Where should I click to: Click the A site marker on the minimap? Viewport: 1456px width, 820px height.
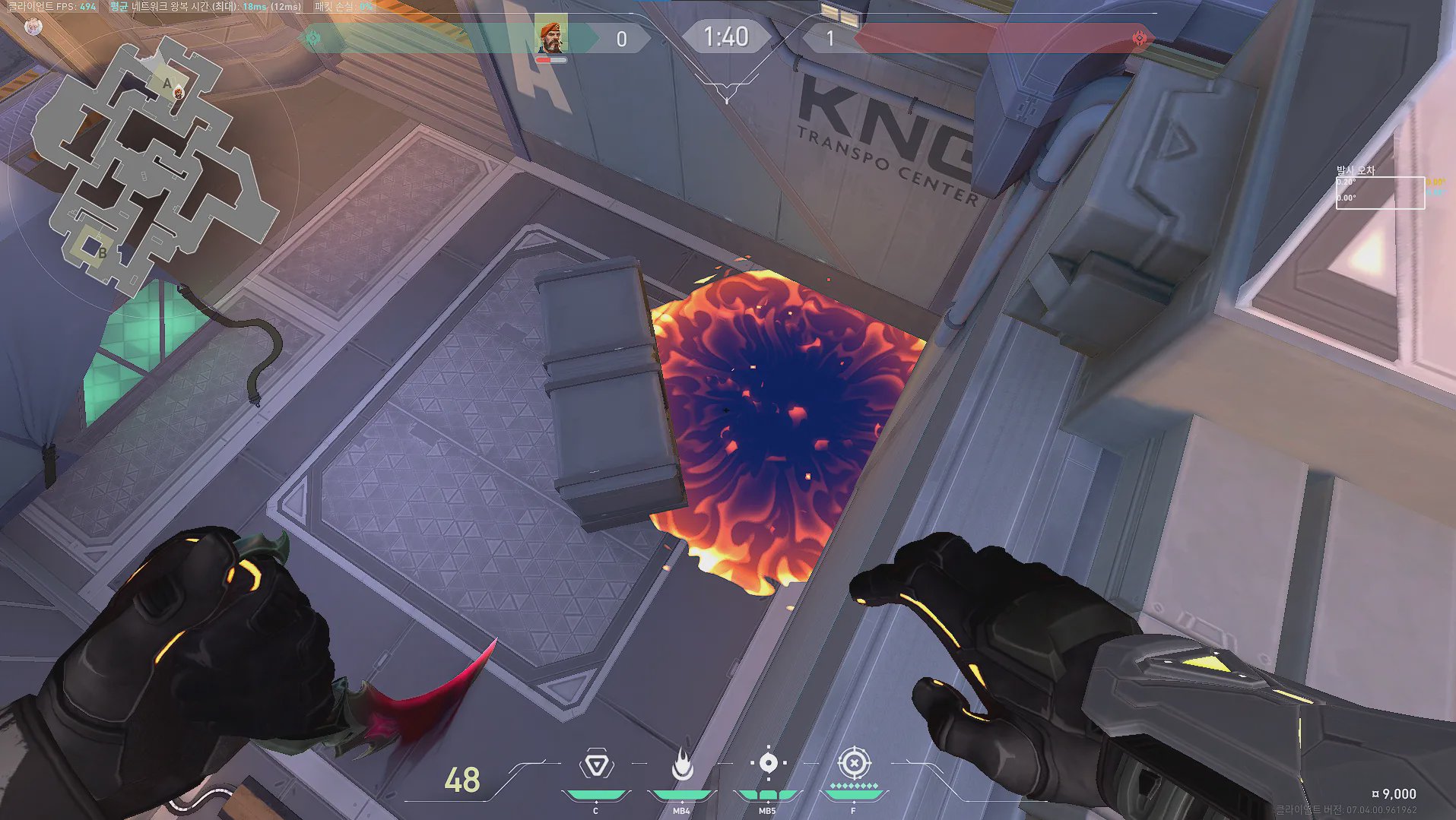[x=167, y=84]
